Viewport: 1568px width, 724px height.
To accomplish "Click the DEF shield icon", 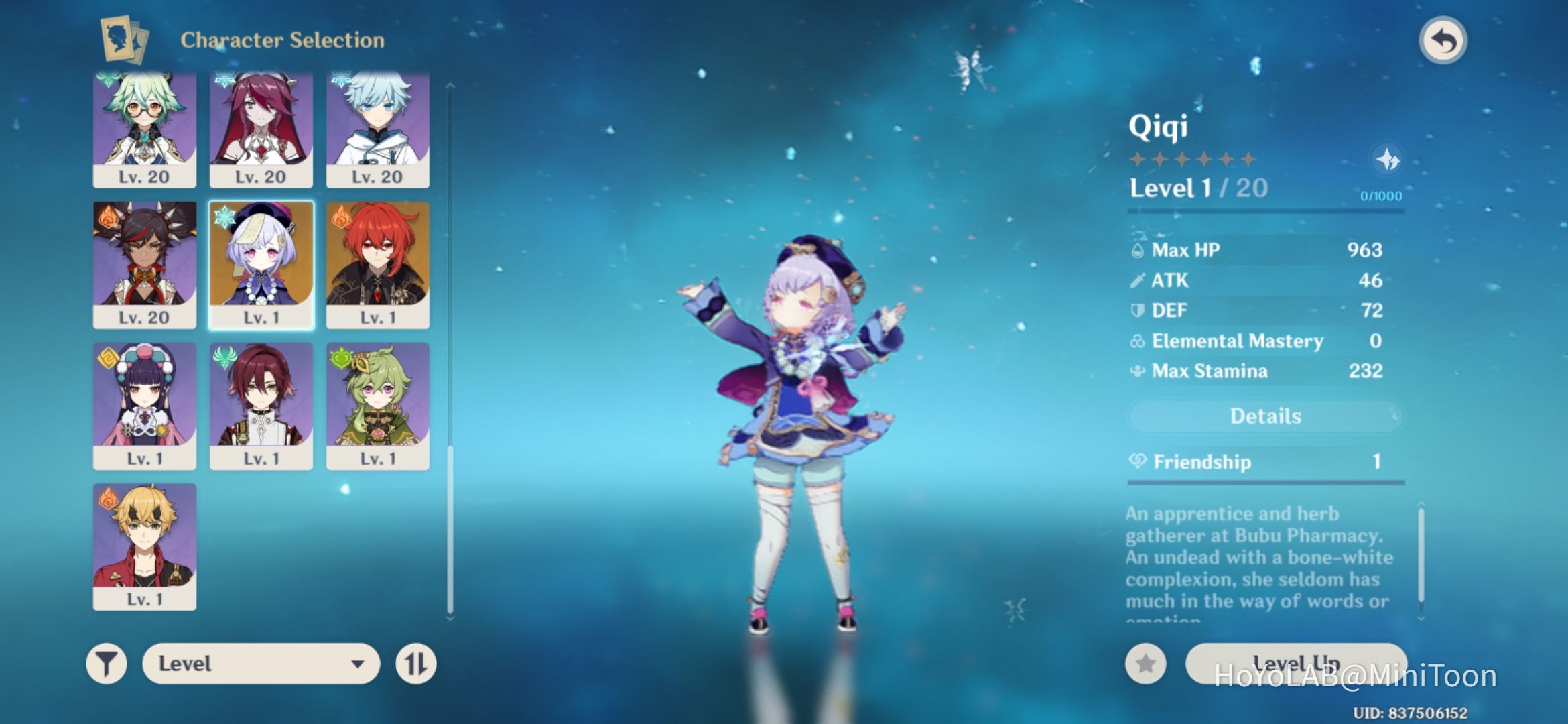I will coord(1138,310).
